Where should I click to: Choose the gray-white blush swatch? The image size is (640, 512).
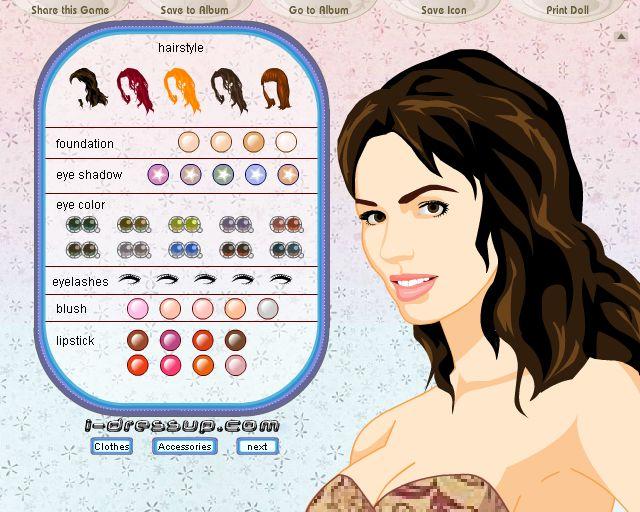point(267,309)
